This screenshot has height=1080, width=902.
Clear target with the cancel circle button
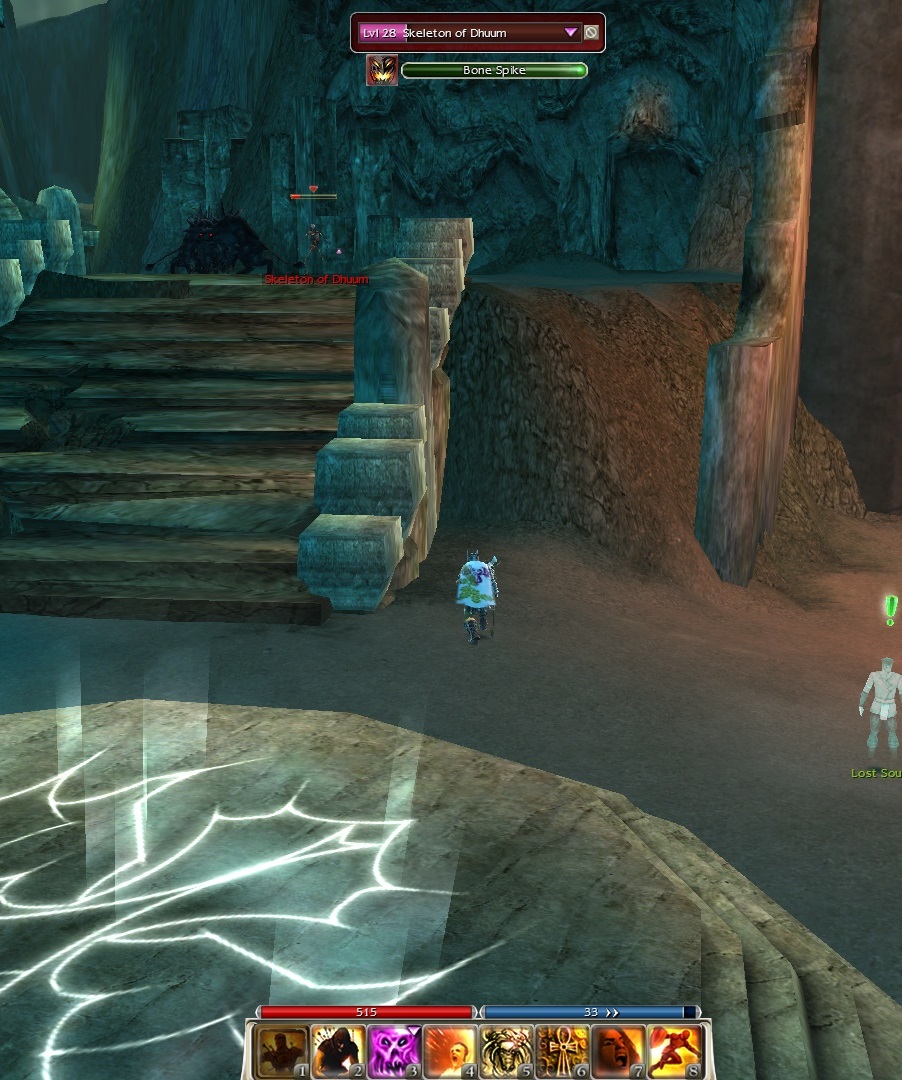click(591, 33)
